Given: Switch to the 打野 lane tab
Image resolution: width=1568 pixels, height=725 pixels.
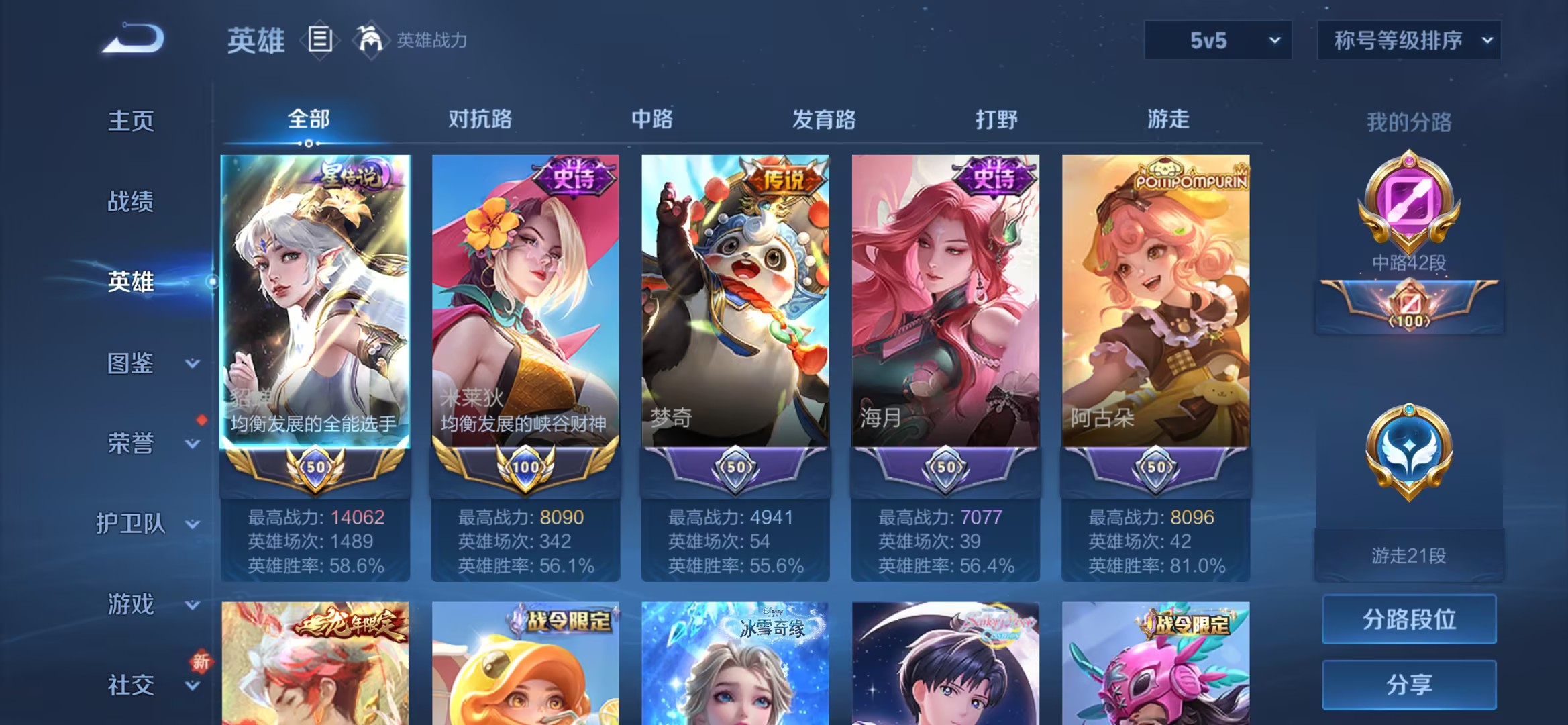Looking at the screenshot, I should (x=996, y=119).
